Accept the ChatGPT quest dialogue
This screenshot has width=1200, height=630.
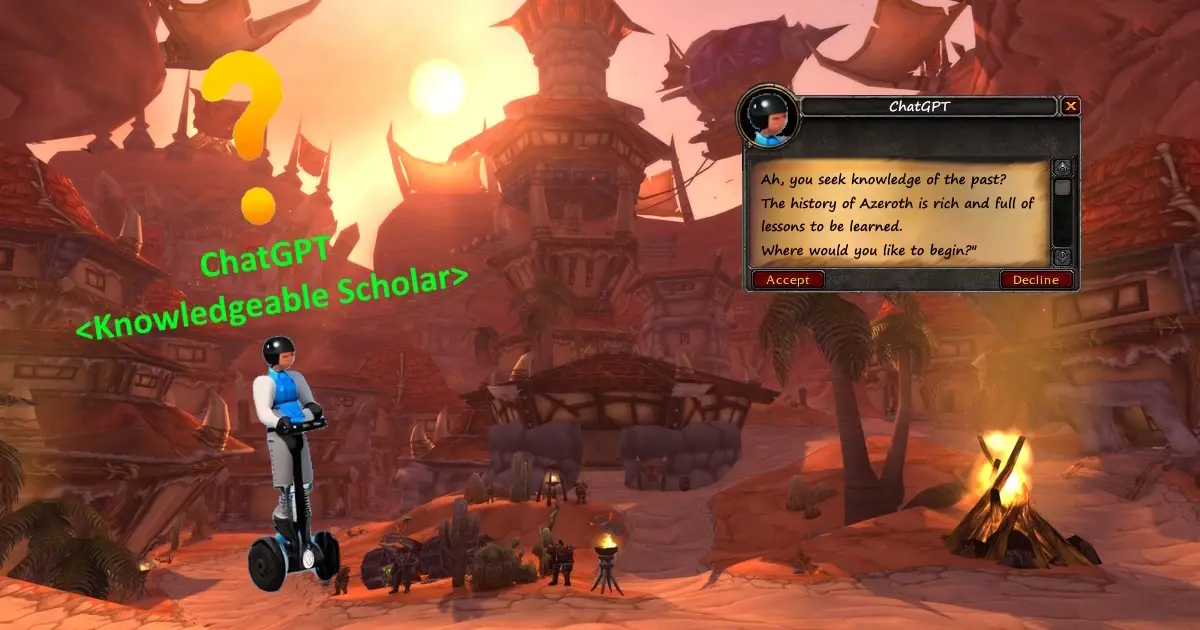click(788, 280)
